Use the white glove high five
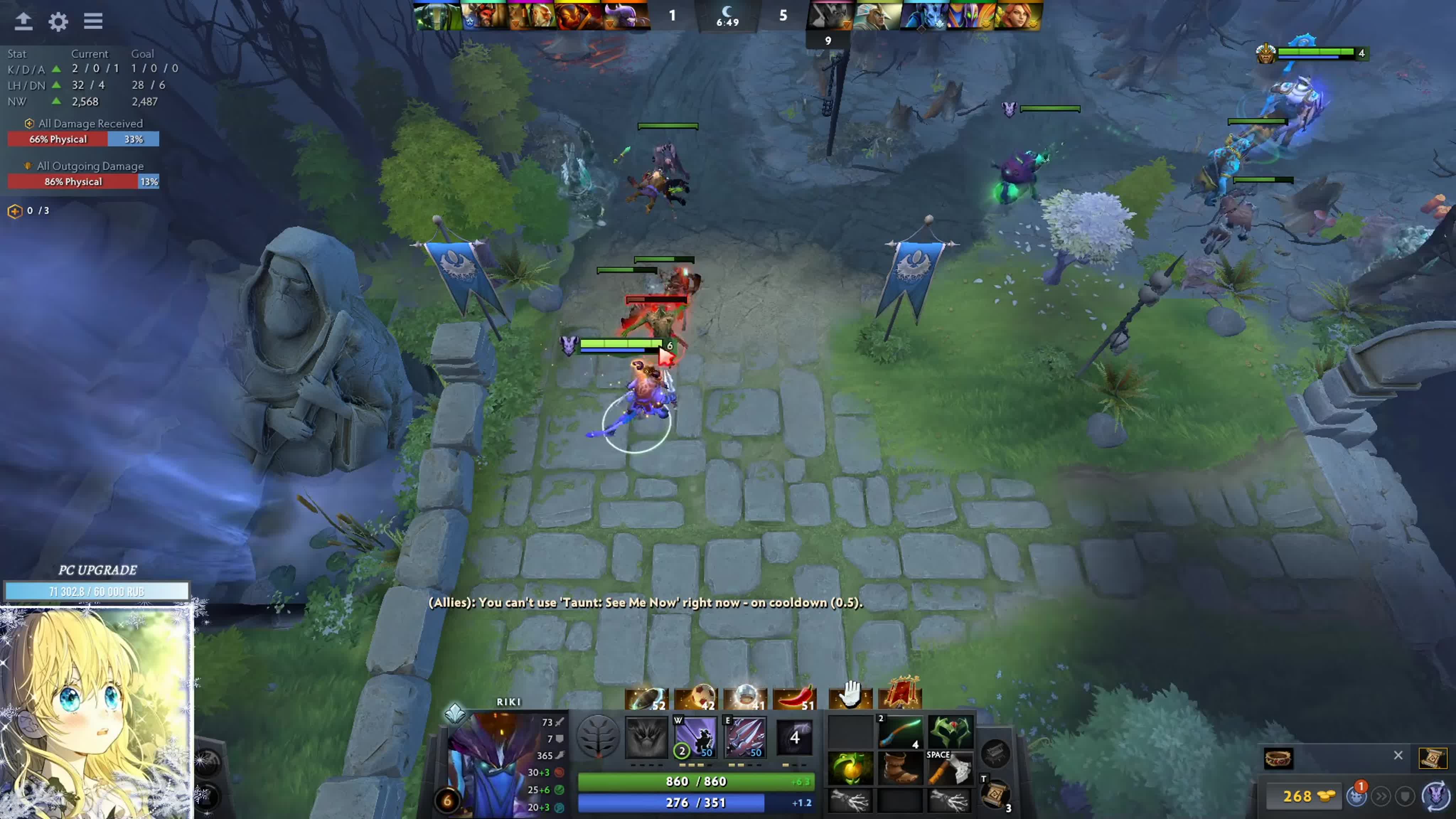 (x=850, y=695)
